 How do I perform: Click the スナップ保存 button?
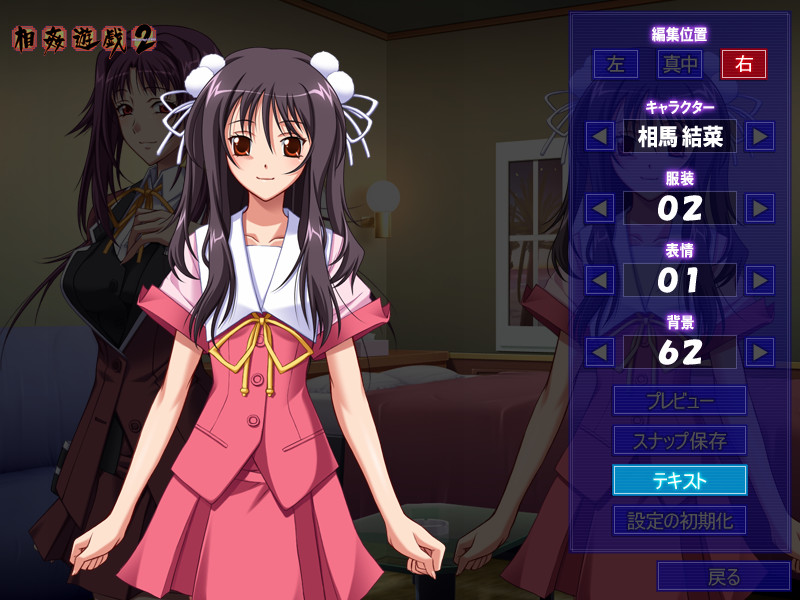click(680, 440)
